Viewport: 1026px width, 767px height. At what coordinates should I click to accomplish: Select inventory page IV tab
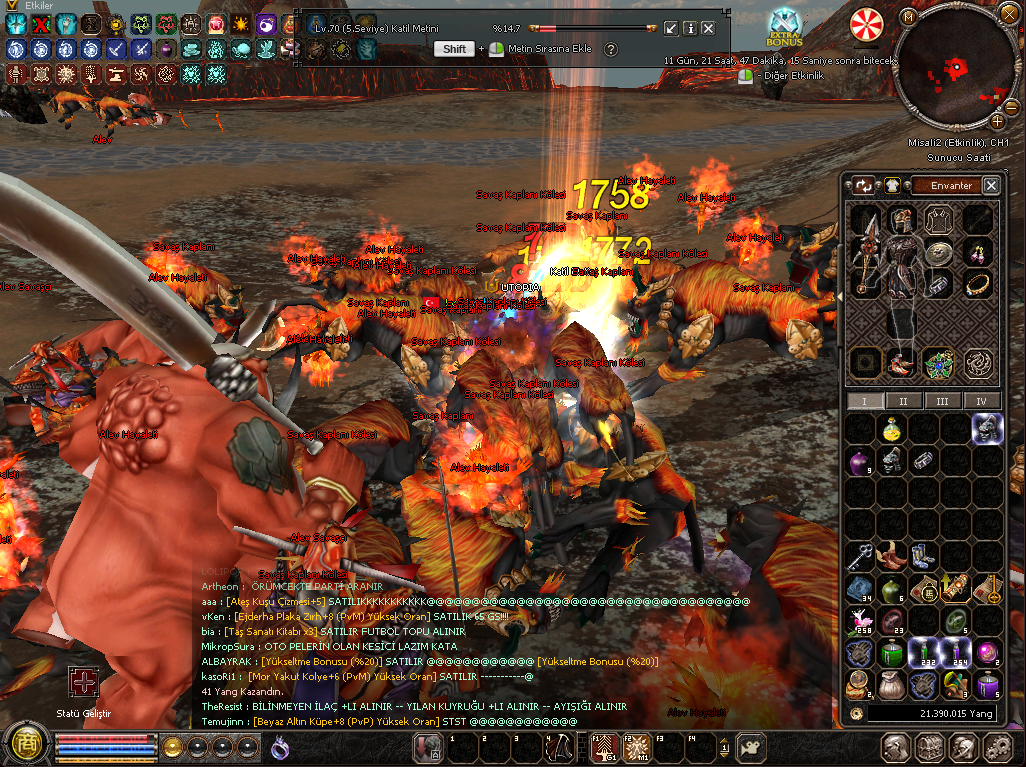[x=981, y=401]
